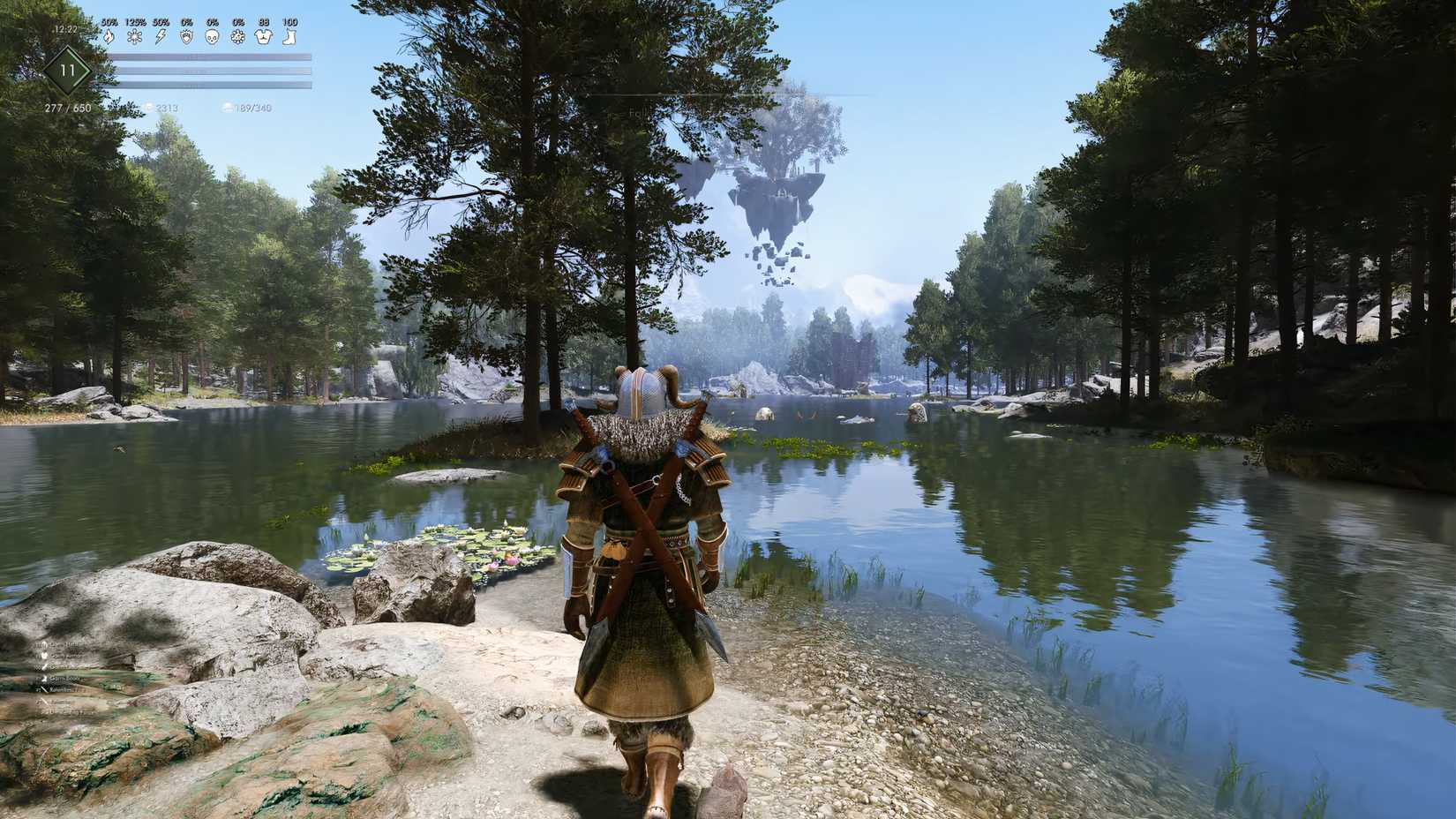Click the flower poison resistance icon
The image size is (1456, 819).
pyautogui.click(x=237, y=37)
